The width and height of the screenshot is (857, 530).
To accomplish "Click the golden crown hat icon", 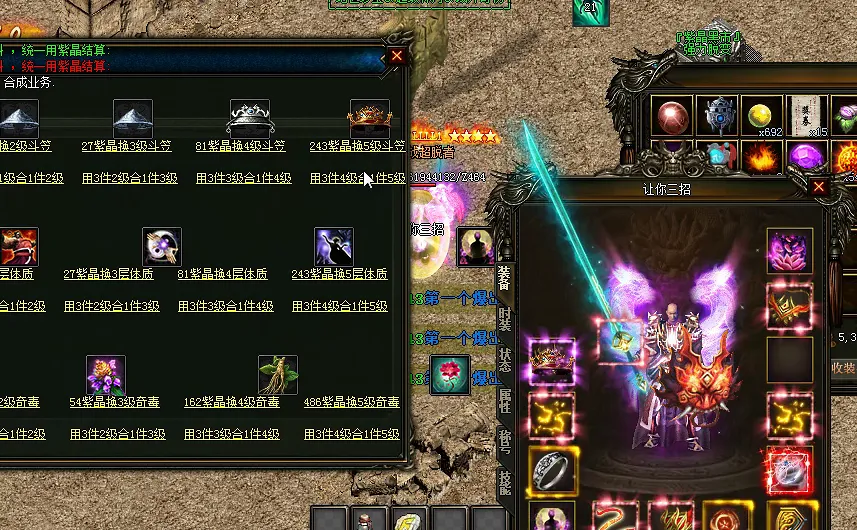I will 369,118.
